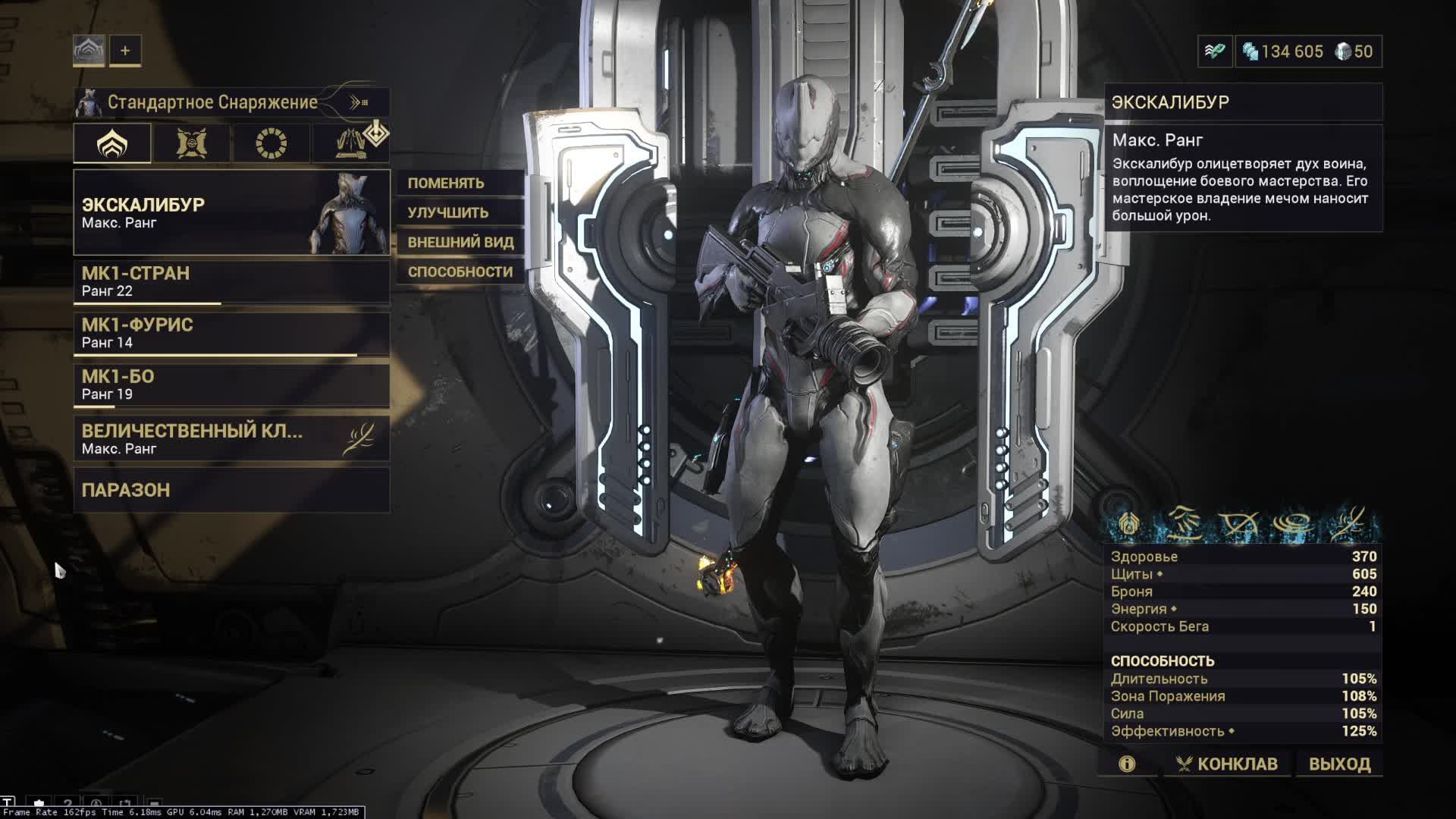Add a new loadout with plus button

125,51
